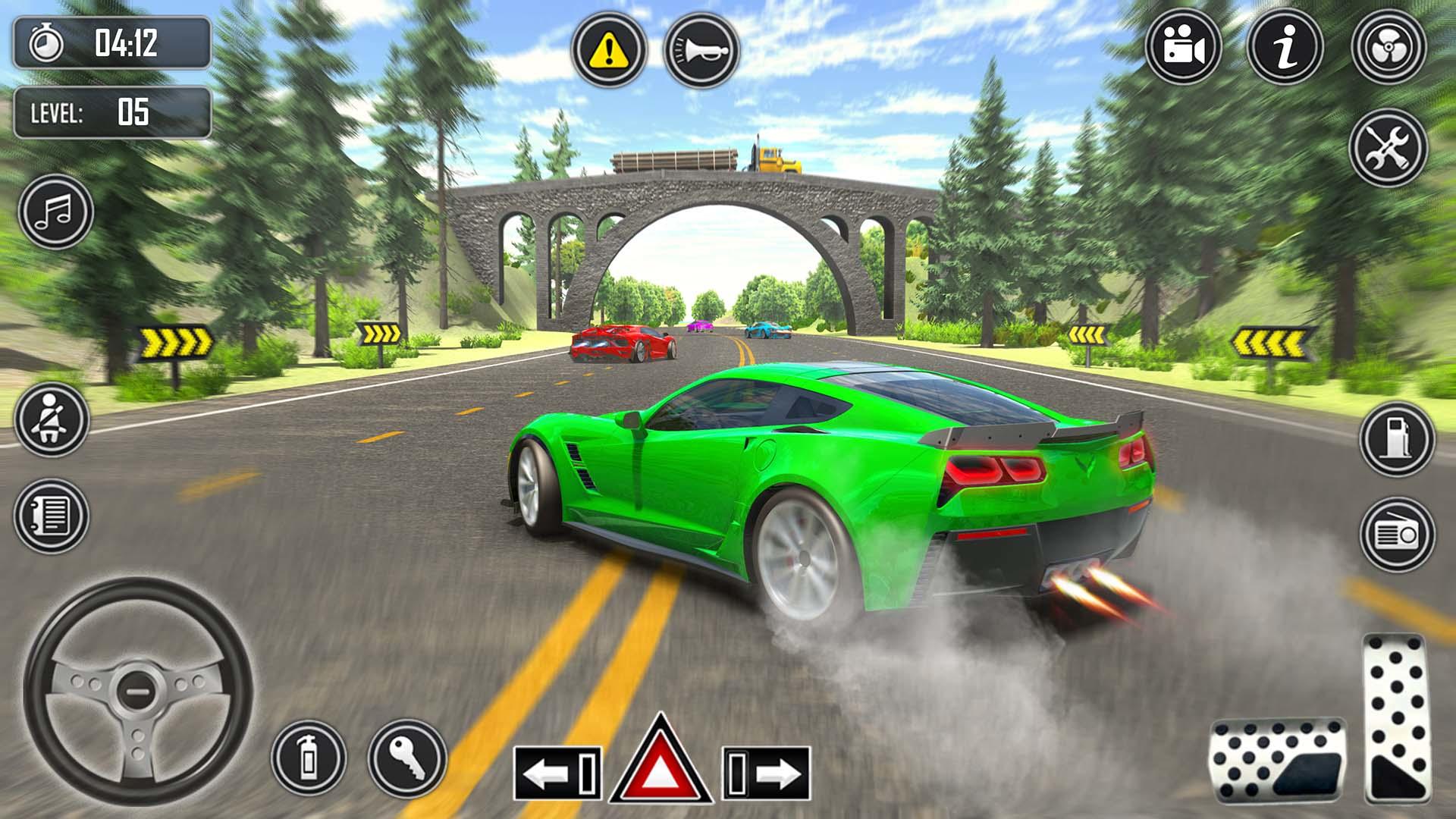Image resolution: width=1456 pixels, height=819 pixels.
Task: Turn on the fan icon
Action: pos(1389,48)
